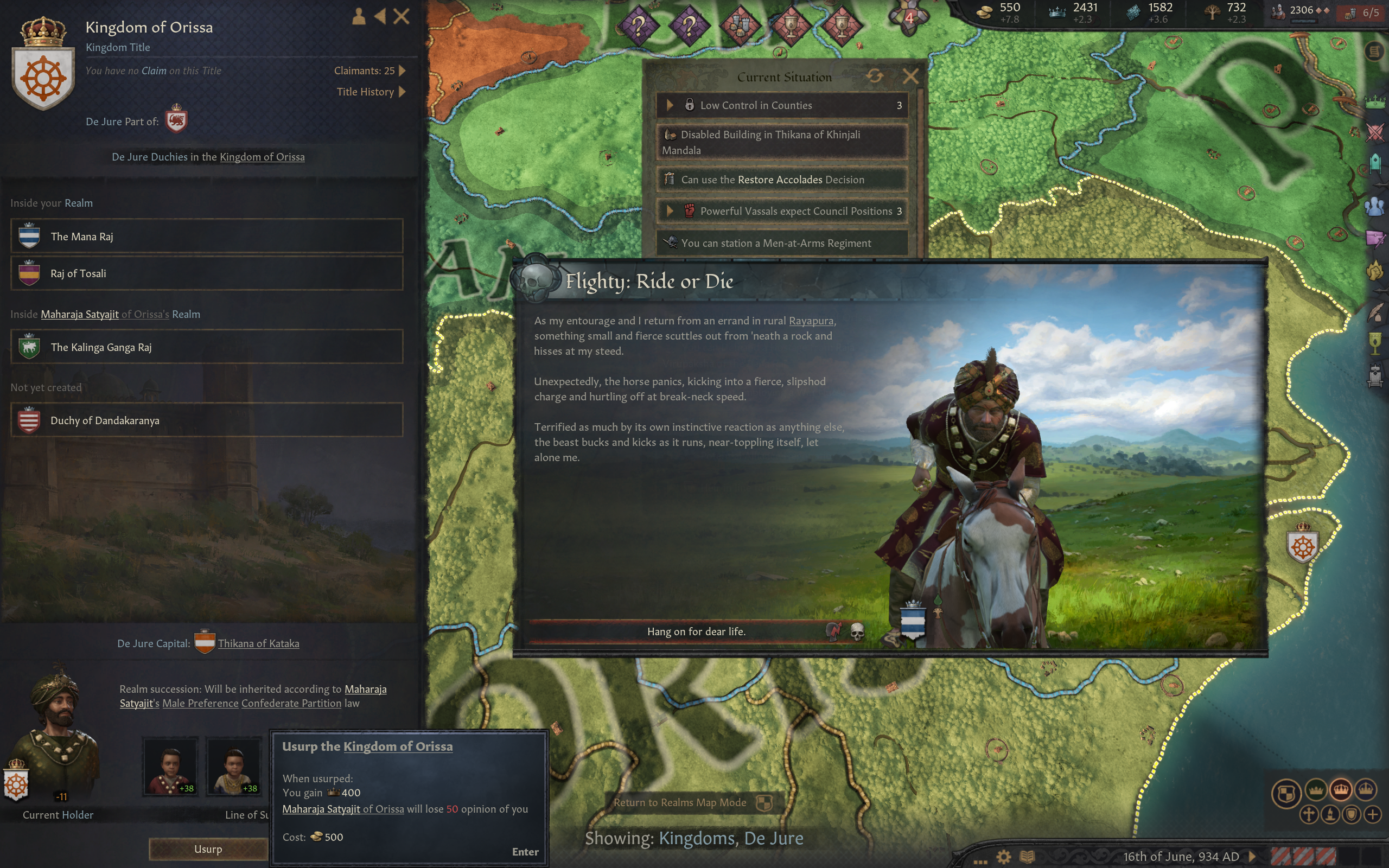Open Title History
Image resolution: width=1389 pixels, height=868 pixels.
pyautogui.click(x=371, y=92)
